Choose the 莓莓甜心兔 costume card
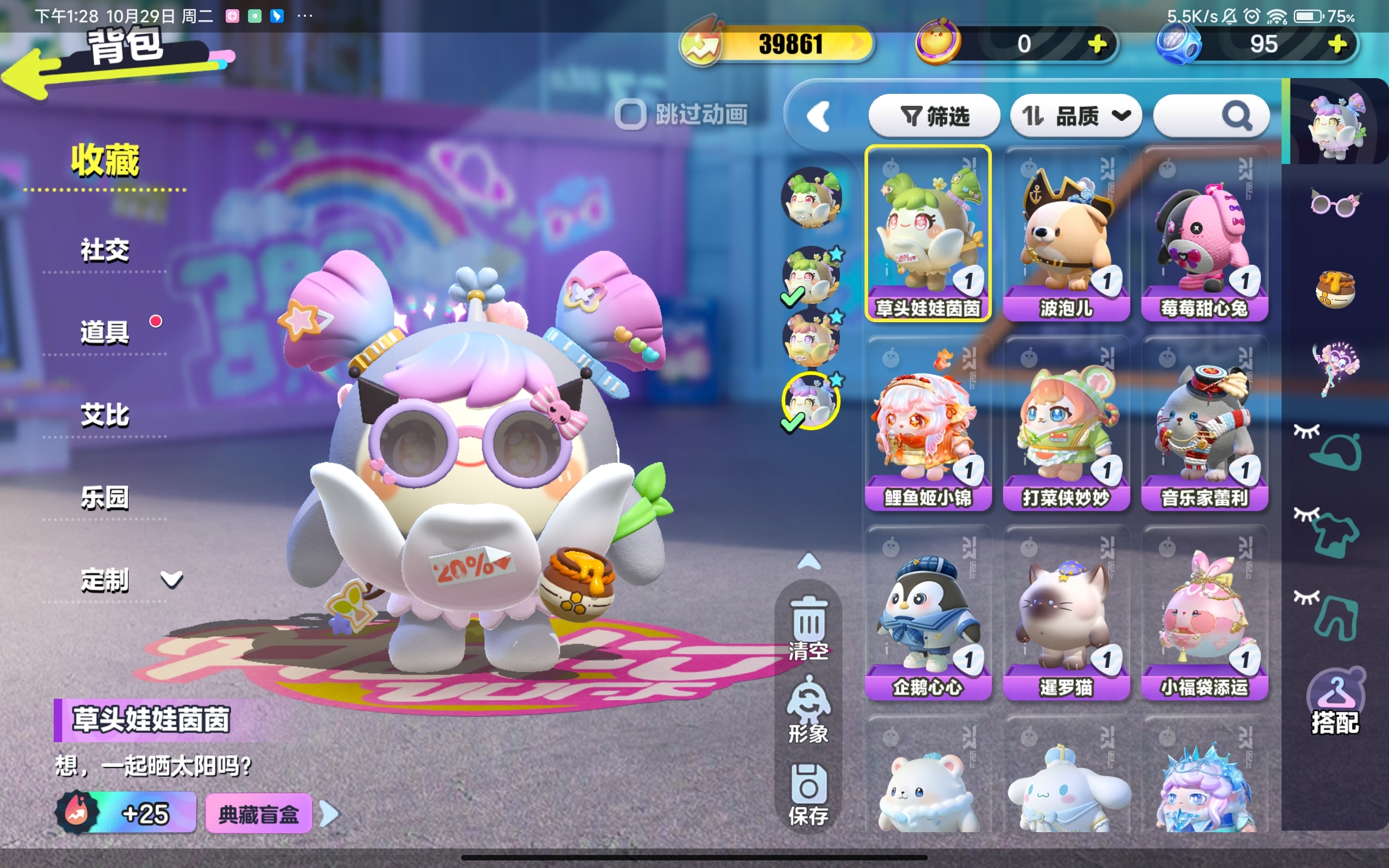Viewport: 1389px width, 868px height. tap(1204, 234)
